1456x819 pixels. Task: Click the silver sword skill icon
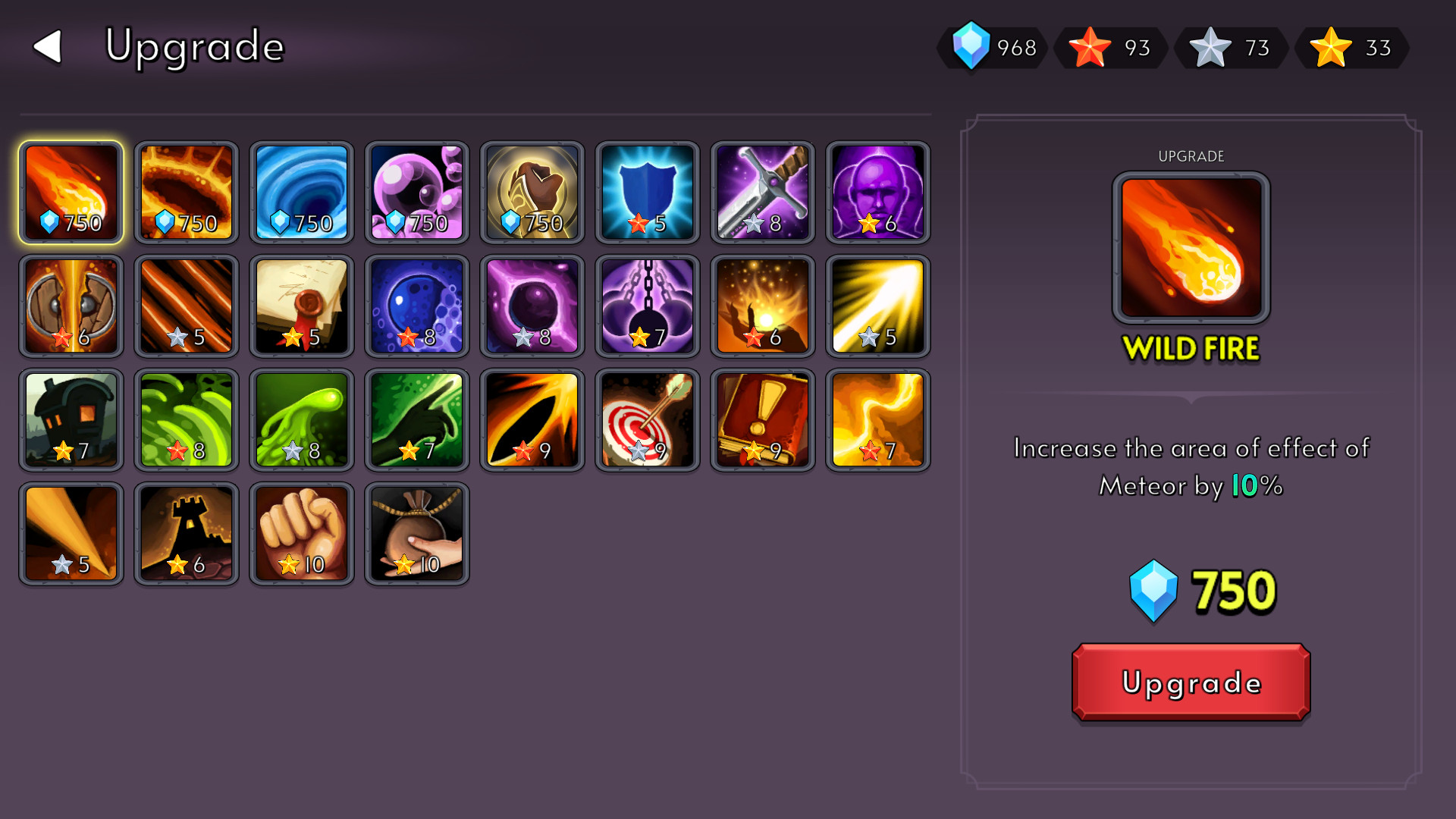[762, 191]
